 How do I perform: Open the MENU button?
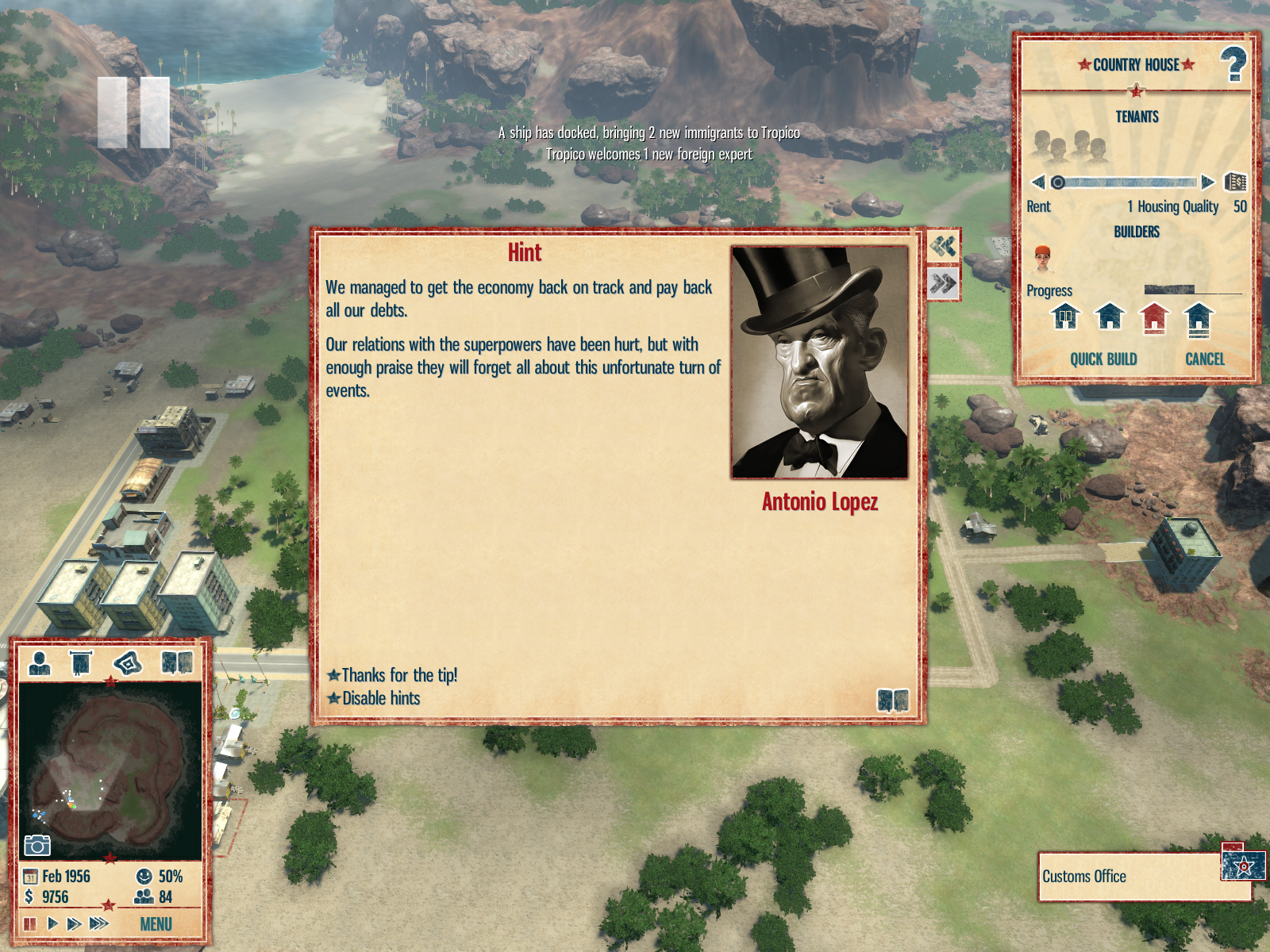(x=156, y=924)
